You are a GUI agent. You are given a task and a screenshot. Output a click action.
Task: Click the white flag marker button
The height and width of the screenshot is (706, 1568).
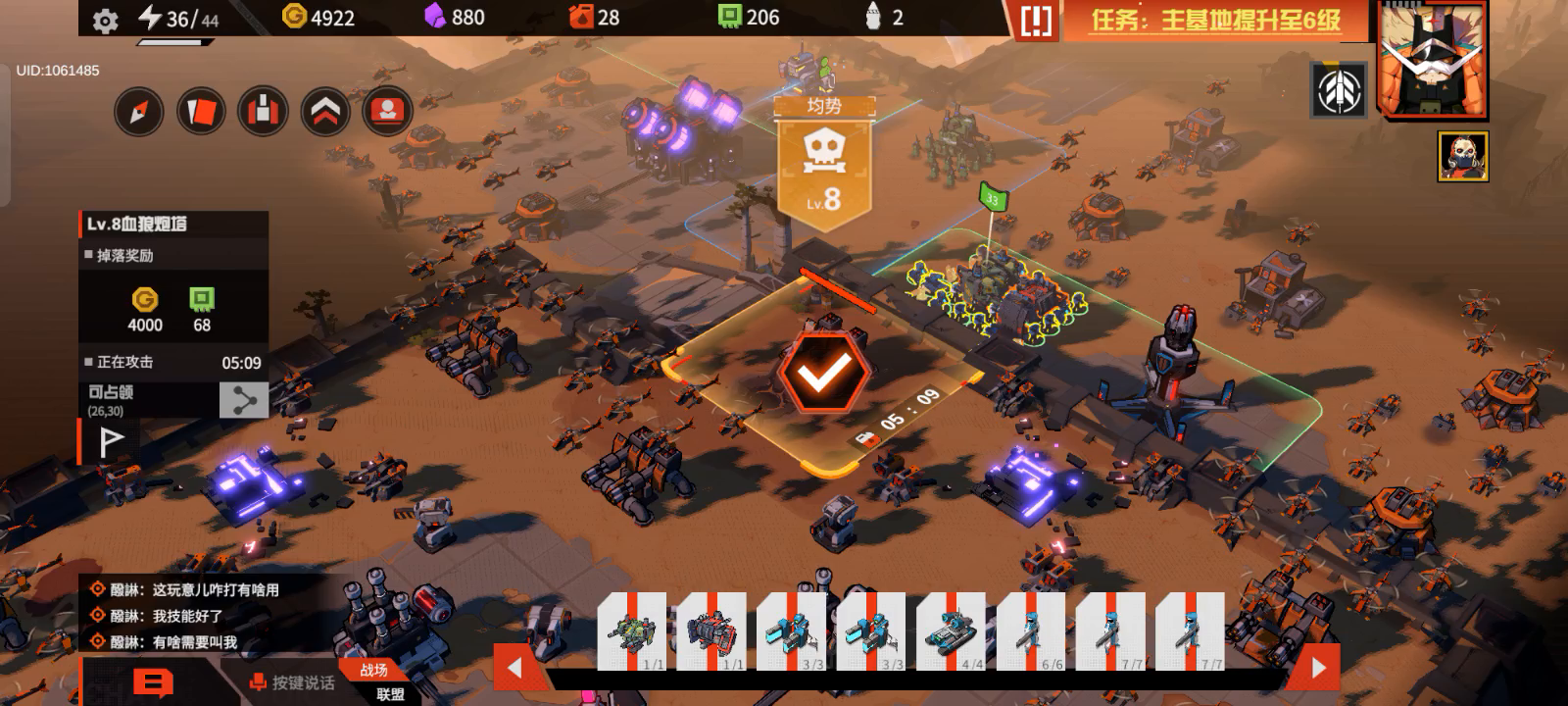111,442
